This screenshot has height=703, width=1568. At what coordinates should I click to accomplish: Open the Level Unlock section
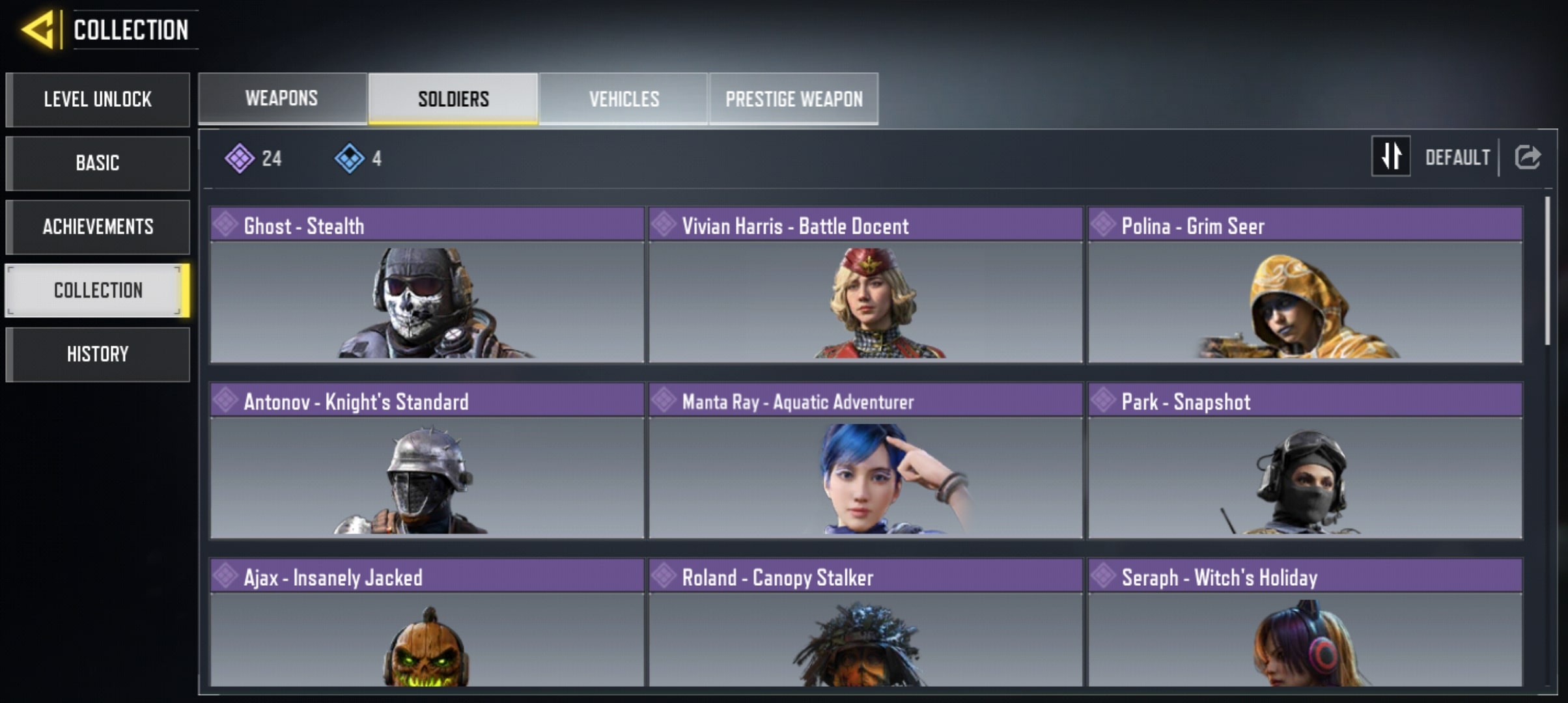pos(98,100)
